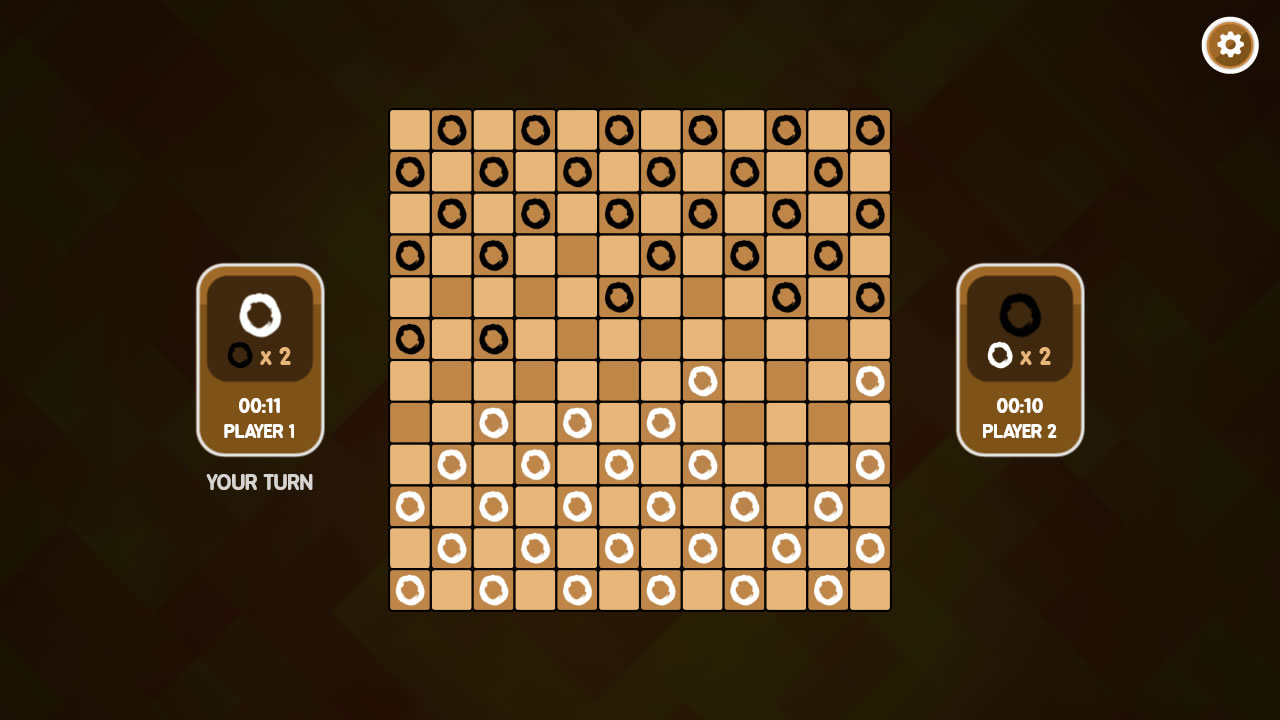Click the YOUR TURN label
The width and height of the screenshot is (1280, 720).
coord(259,483)
